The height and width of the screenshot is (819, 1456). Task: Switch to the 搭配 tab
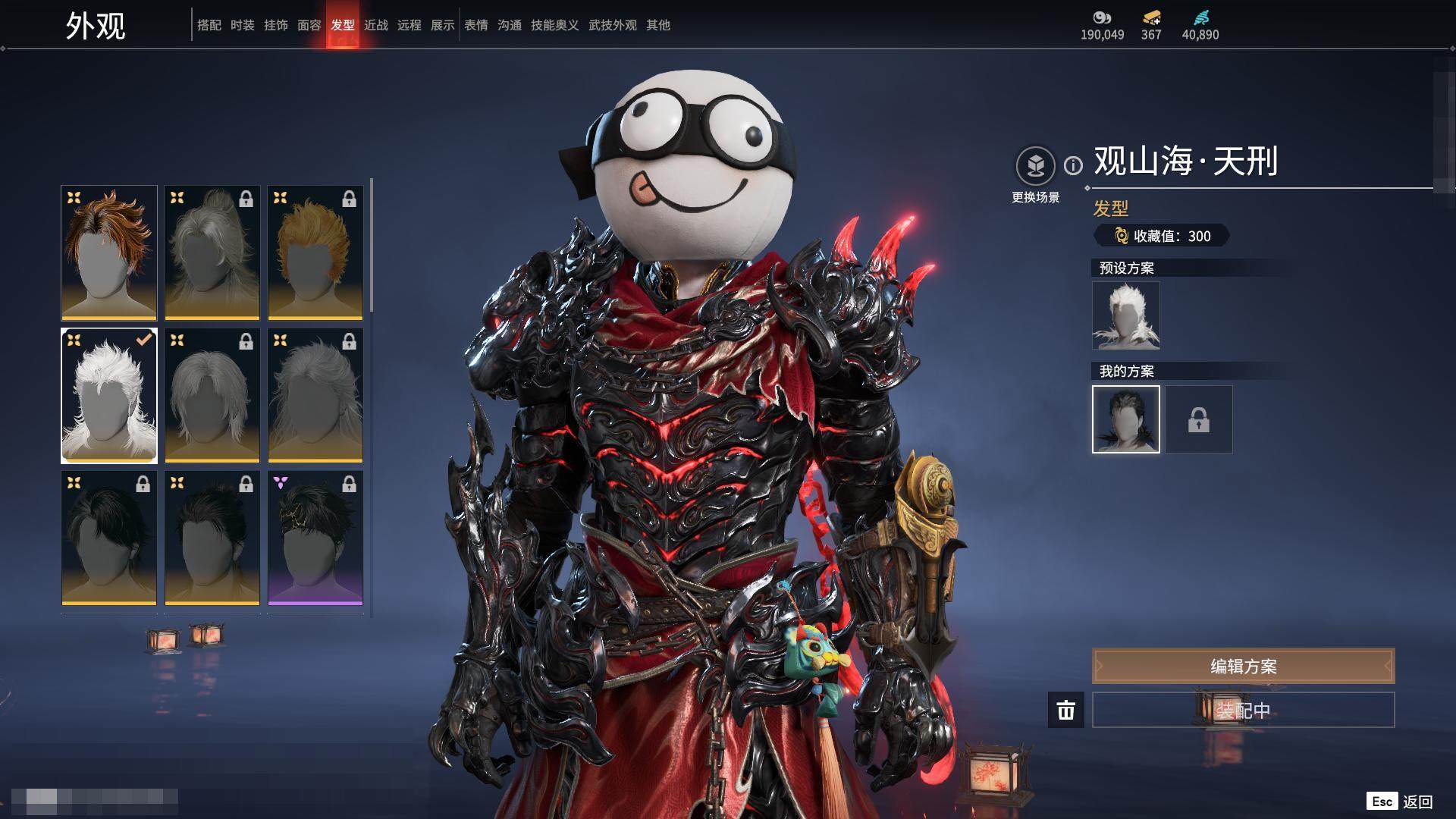[209, 25]
